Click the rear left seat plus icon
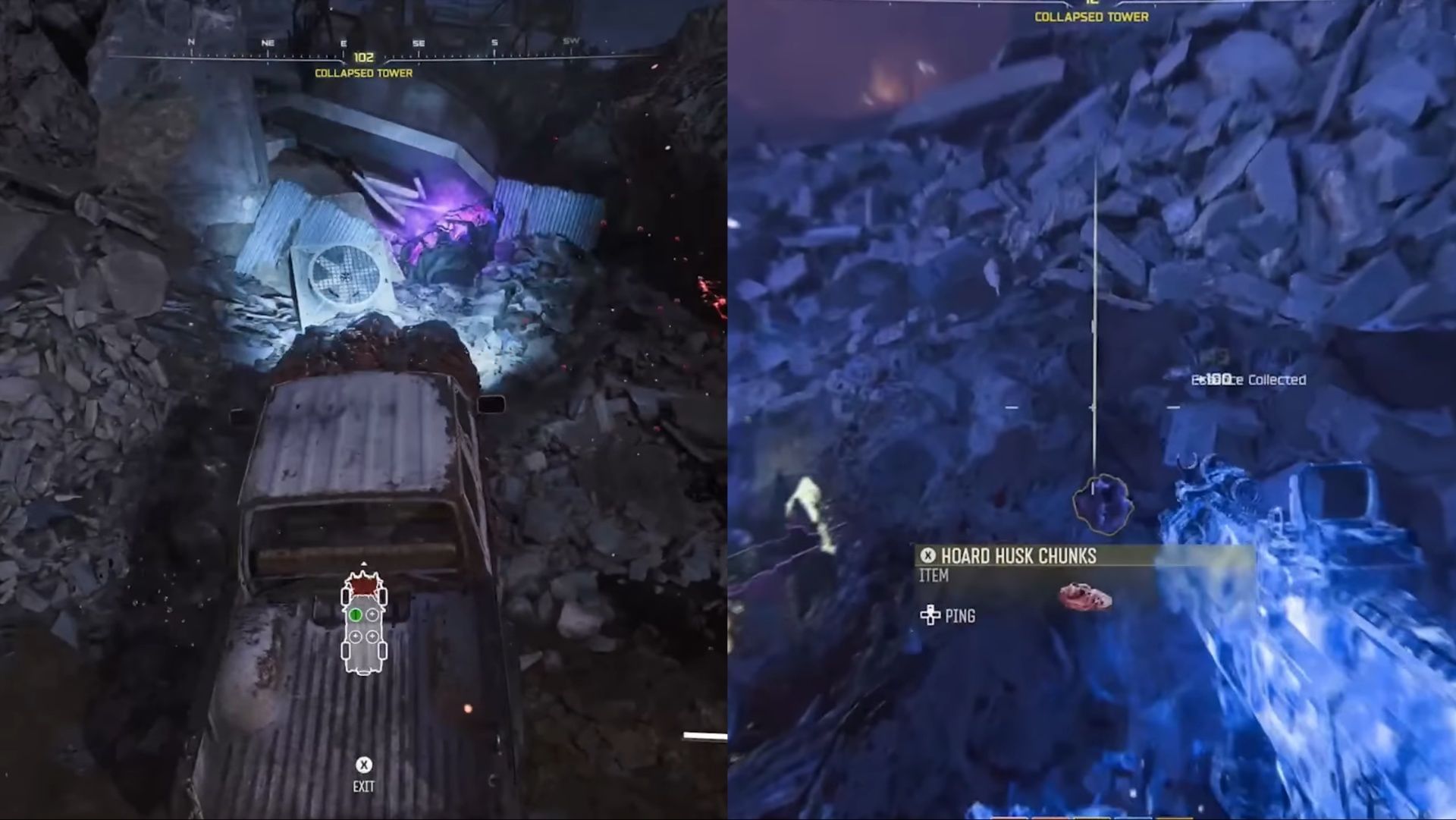 (x=356, y=636)
